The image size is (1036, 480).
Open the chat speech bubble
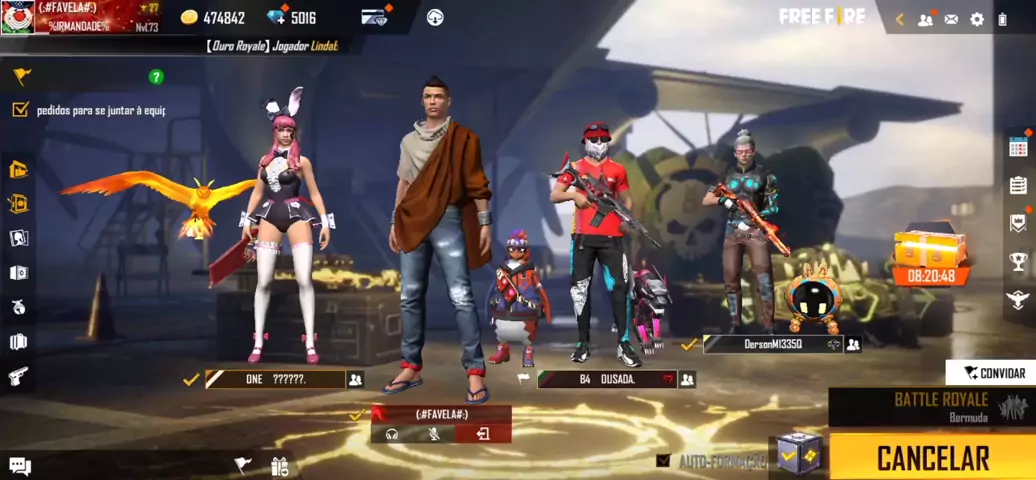pos(20,466)
